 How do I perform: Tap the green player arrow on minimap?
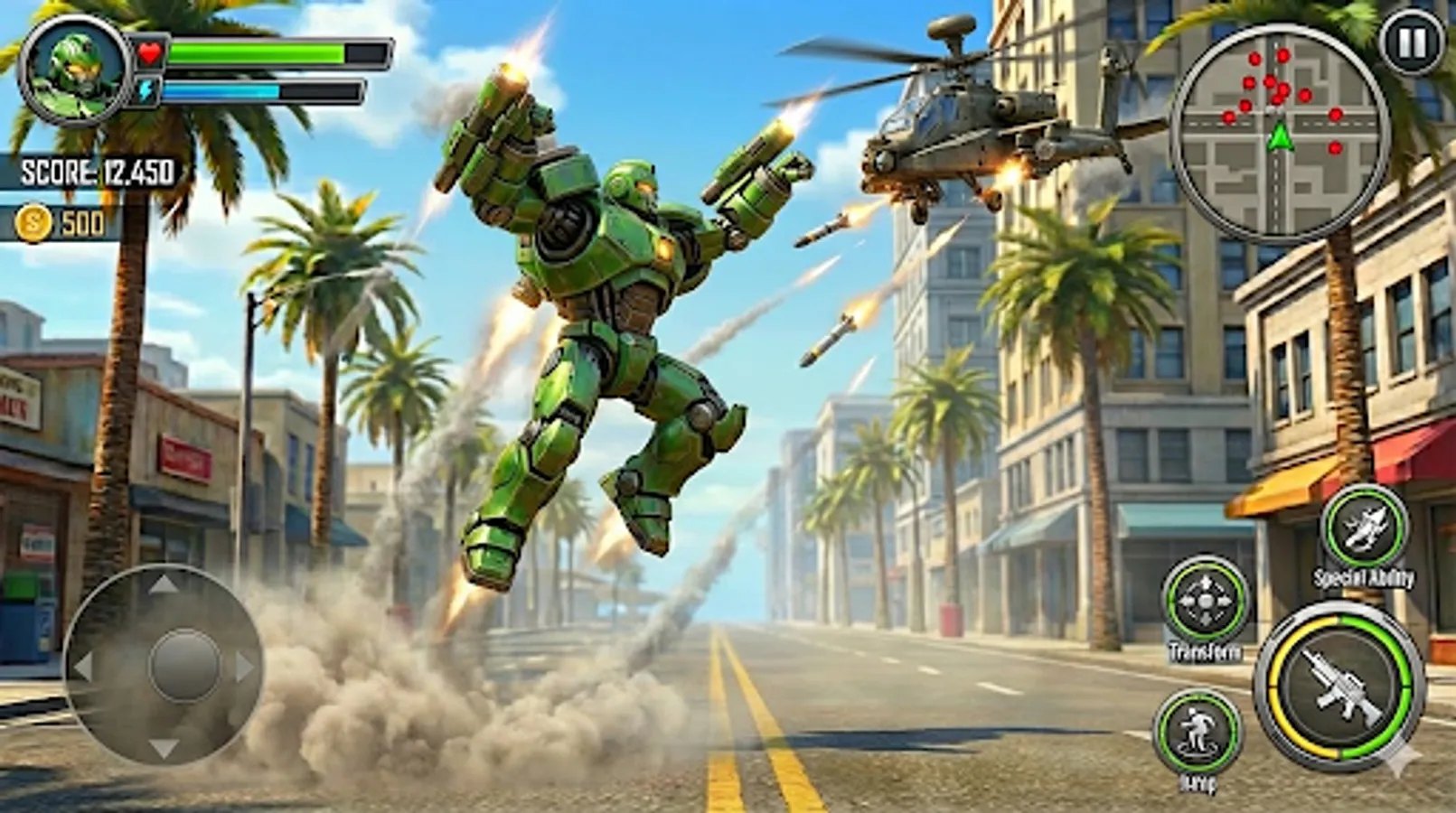click(x=1278, y=138)
